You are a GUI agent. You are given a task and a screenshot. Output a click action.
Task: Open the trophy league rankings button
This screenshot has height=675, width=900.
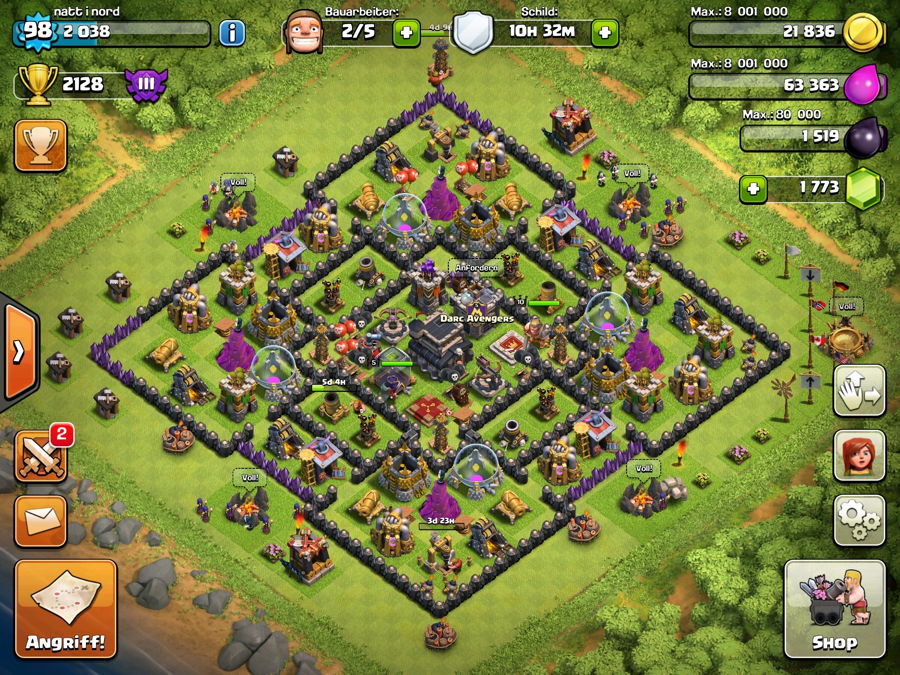[41, 146]
